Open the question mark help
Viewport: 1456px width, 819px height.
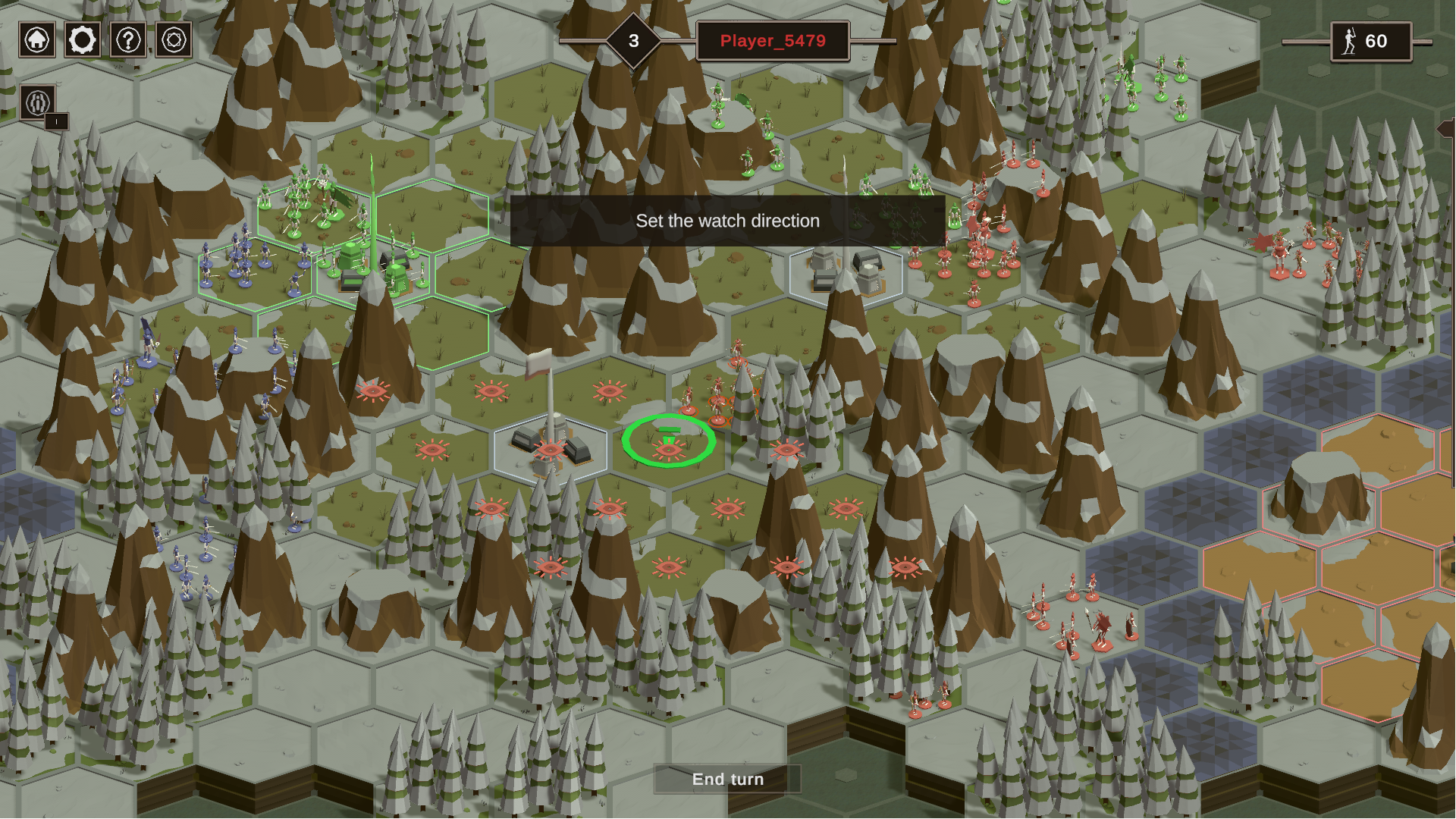[128, 40]
